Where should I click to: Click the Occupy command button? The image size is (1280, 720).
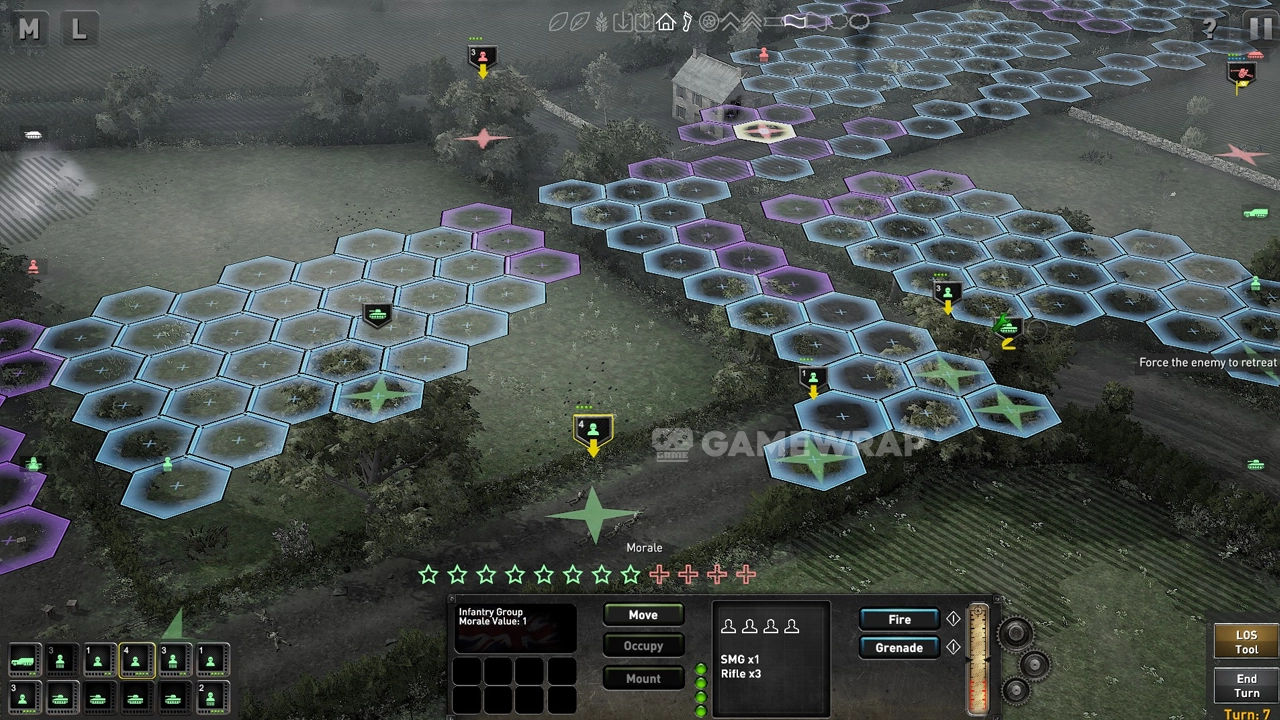(643, 646)
